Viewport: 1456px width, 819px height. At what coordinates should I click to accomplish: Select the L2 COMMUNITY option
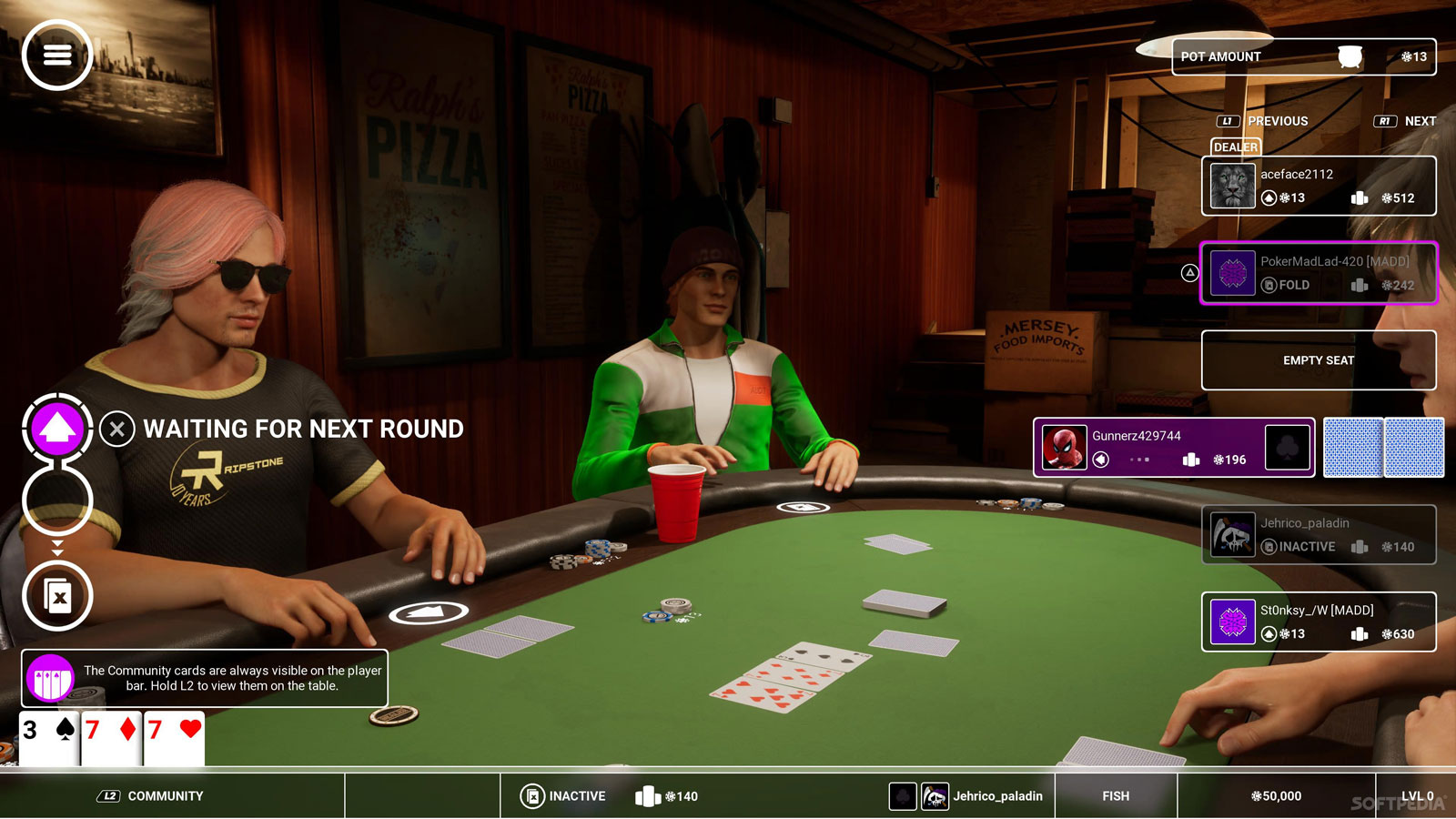pyautogui.click(x=151, y=795)
